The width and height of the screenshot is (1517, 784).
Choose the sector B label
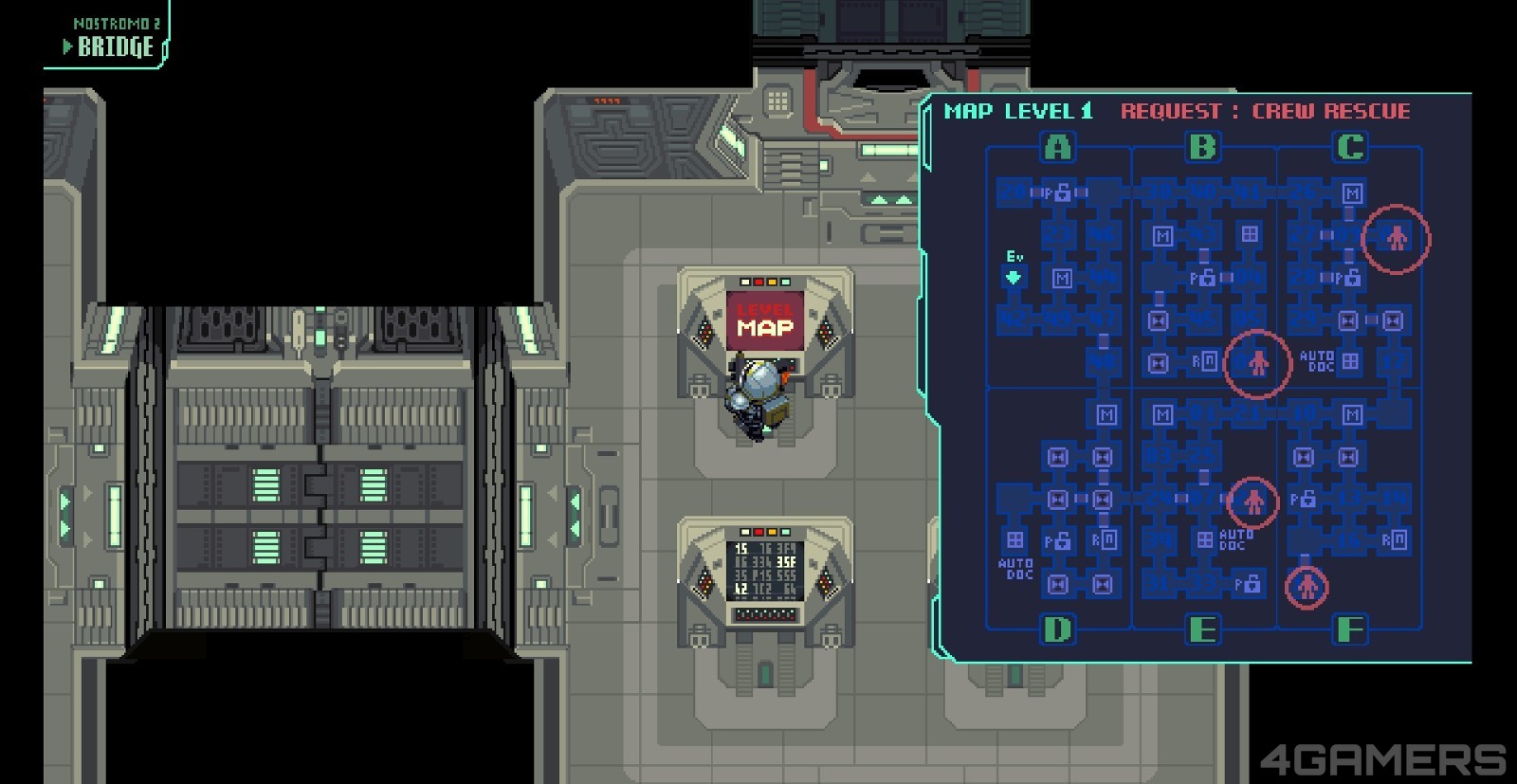[x=1202, y=147]
